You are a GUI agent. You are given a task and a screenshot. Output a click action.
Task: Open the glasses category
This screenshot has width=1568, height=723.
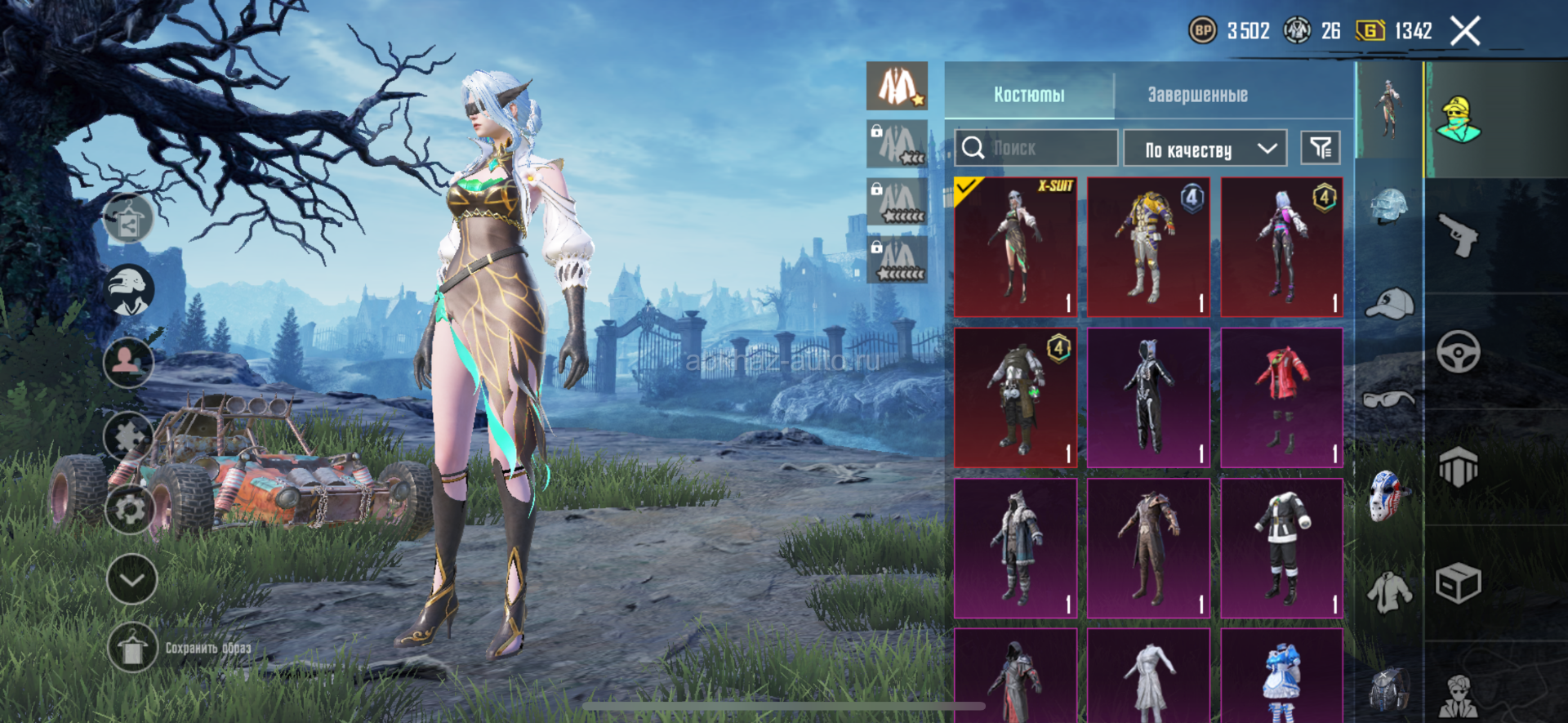[1389, 399]
